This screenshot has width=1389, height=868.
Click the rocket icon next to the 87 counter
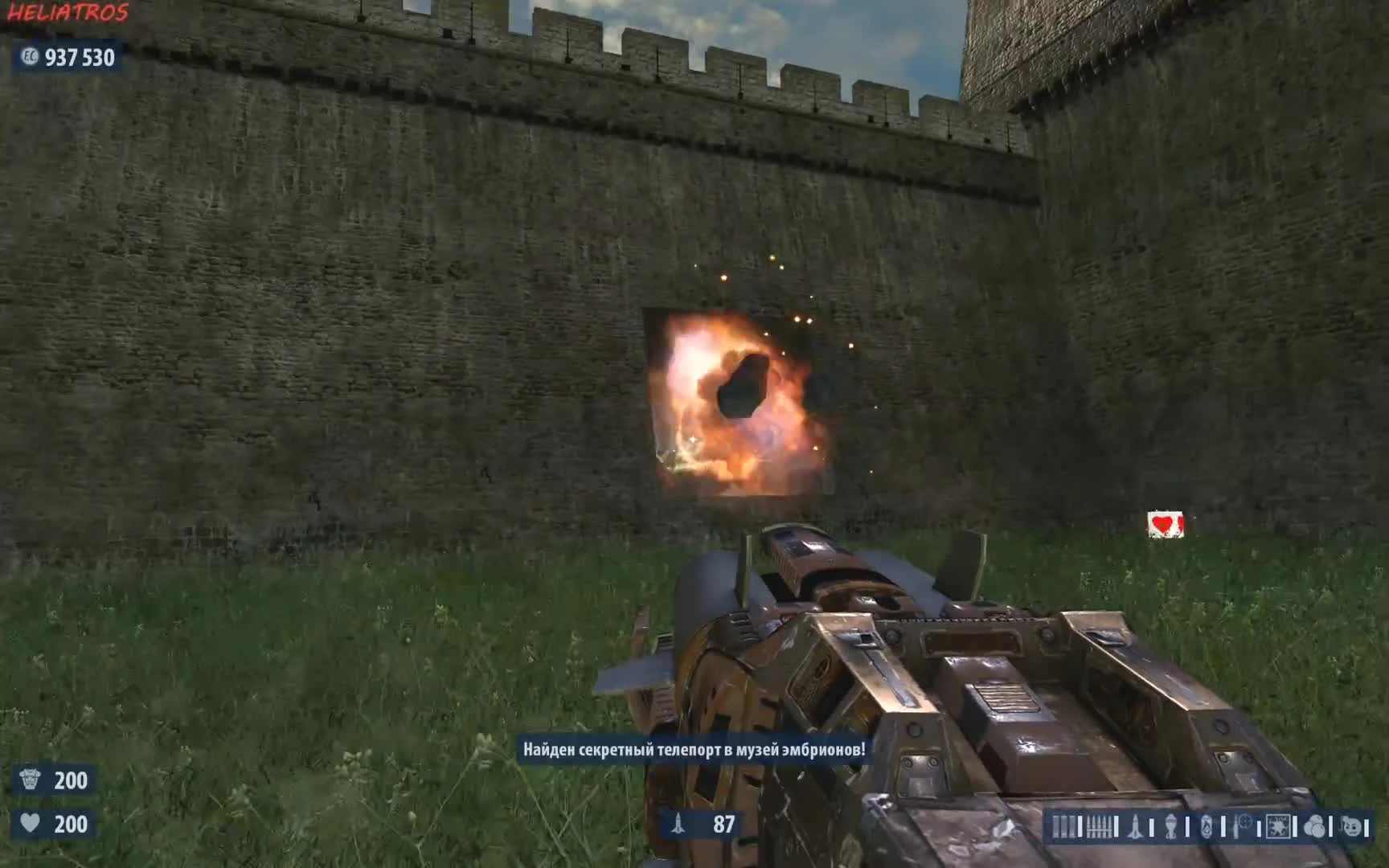(x=679, y=822)
